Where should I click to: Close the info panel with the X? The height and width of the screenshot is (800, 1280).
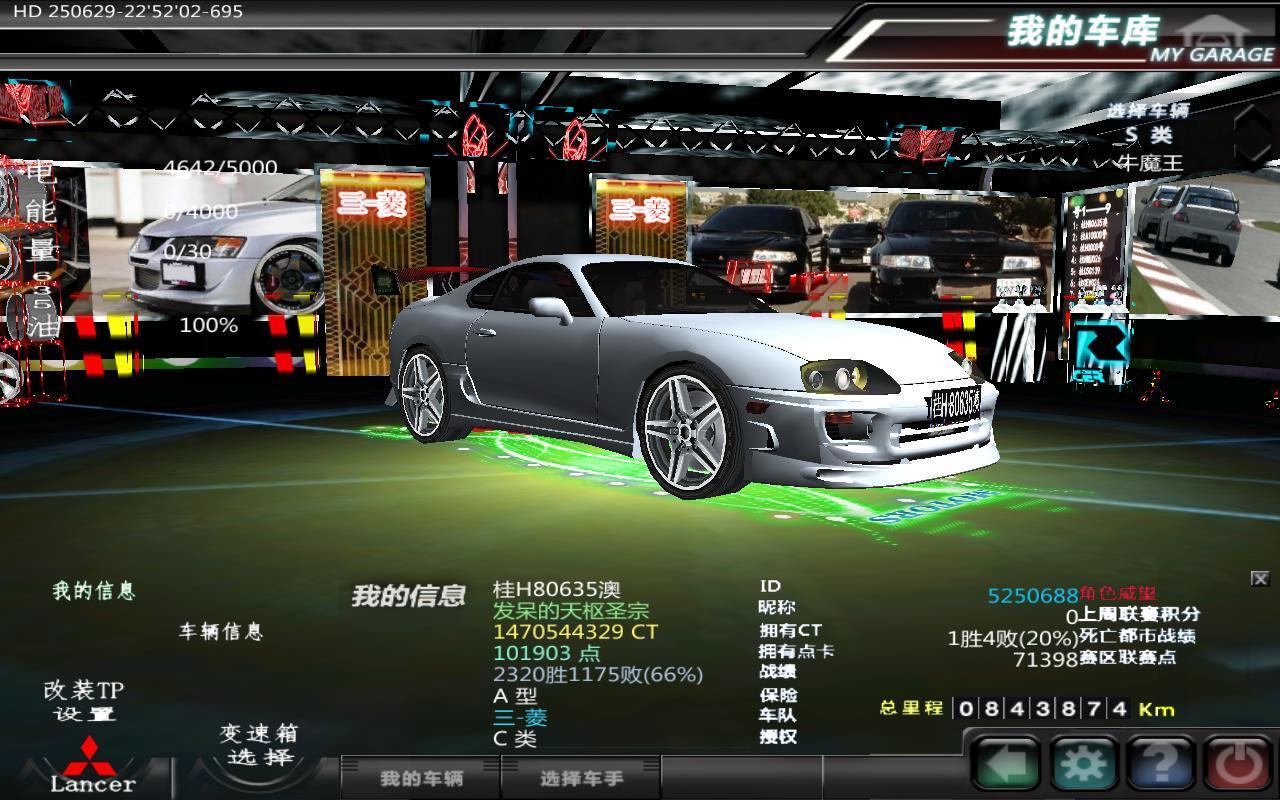coord(1260,578)
